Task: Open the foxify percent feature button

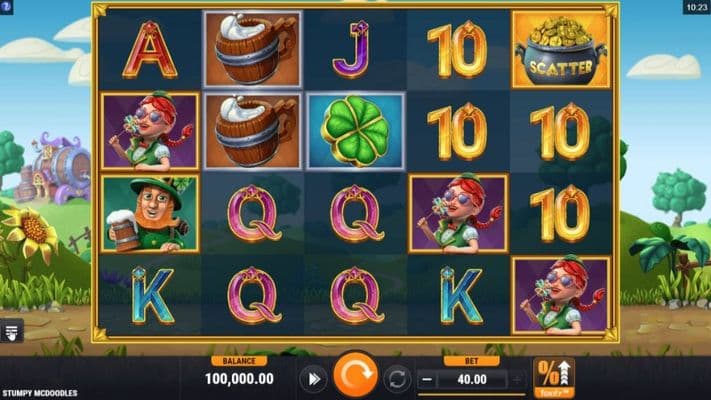Action: 553,378
